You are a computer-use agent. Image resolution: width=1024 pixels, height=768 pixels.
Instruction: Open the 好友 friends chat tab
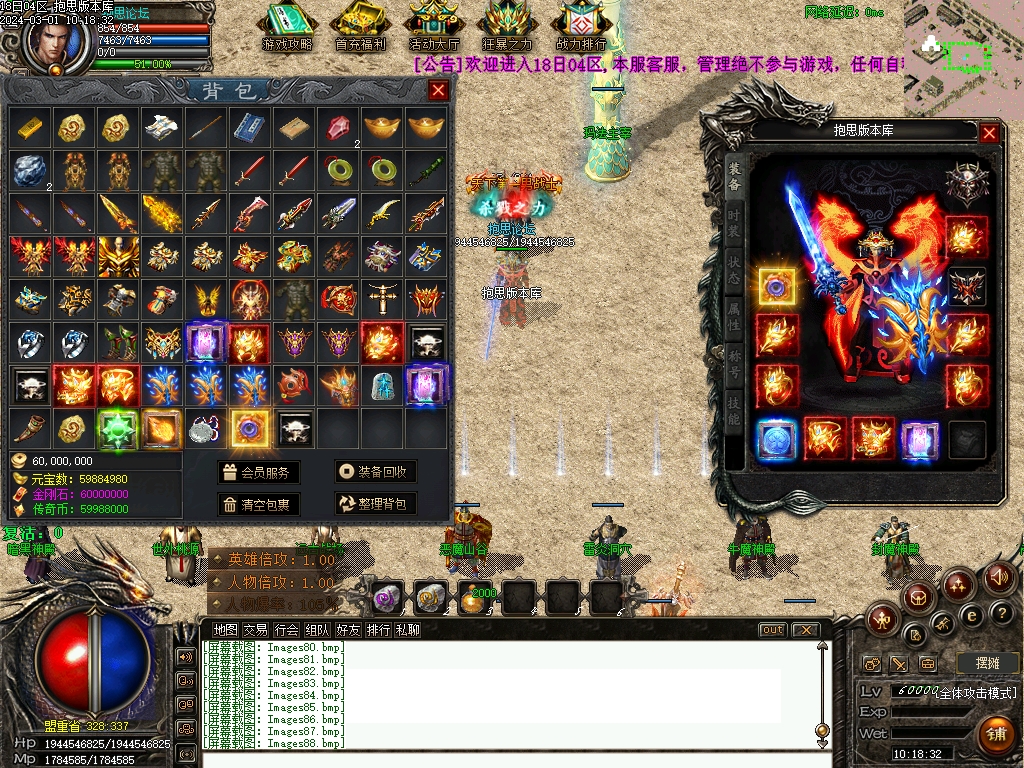pyautogui.click(x=348, y=630)
